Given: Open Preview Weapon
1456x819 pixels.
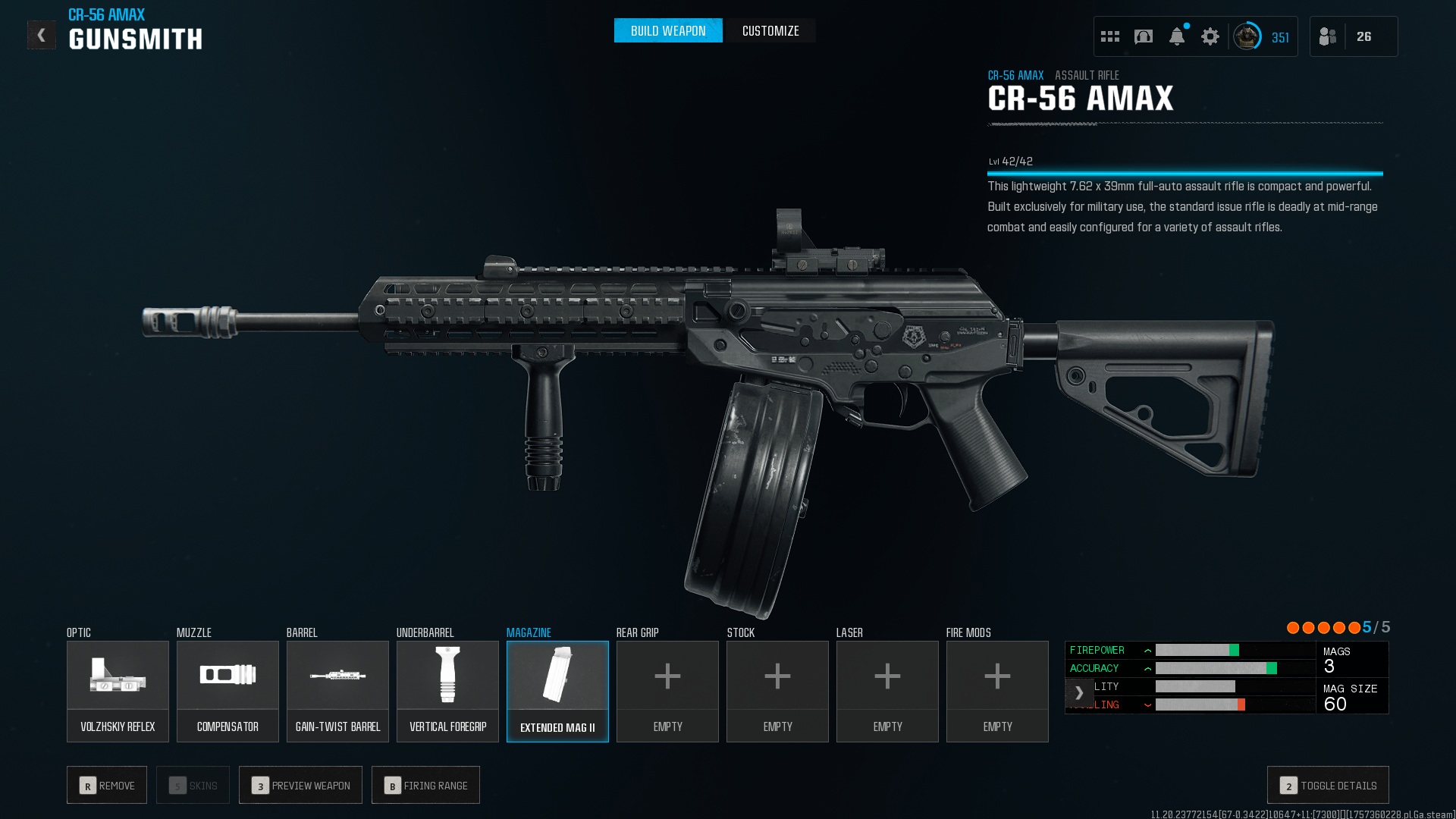Looking at the screenshot, I should (x=300, y=786).
